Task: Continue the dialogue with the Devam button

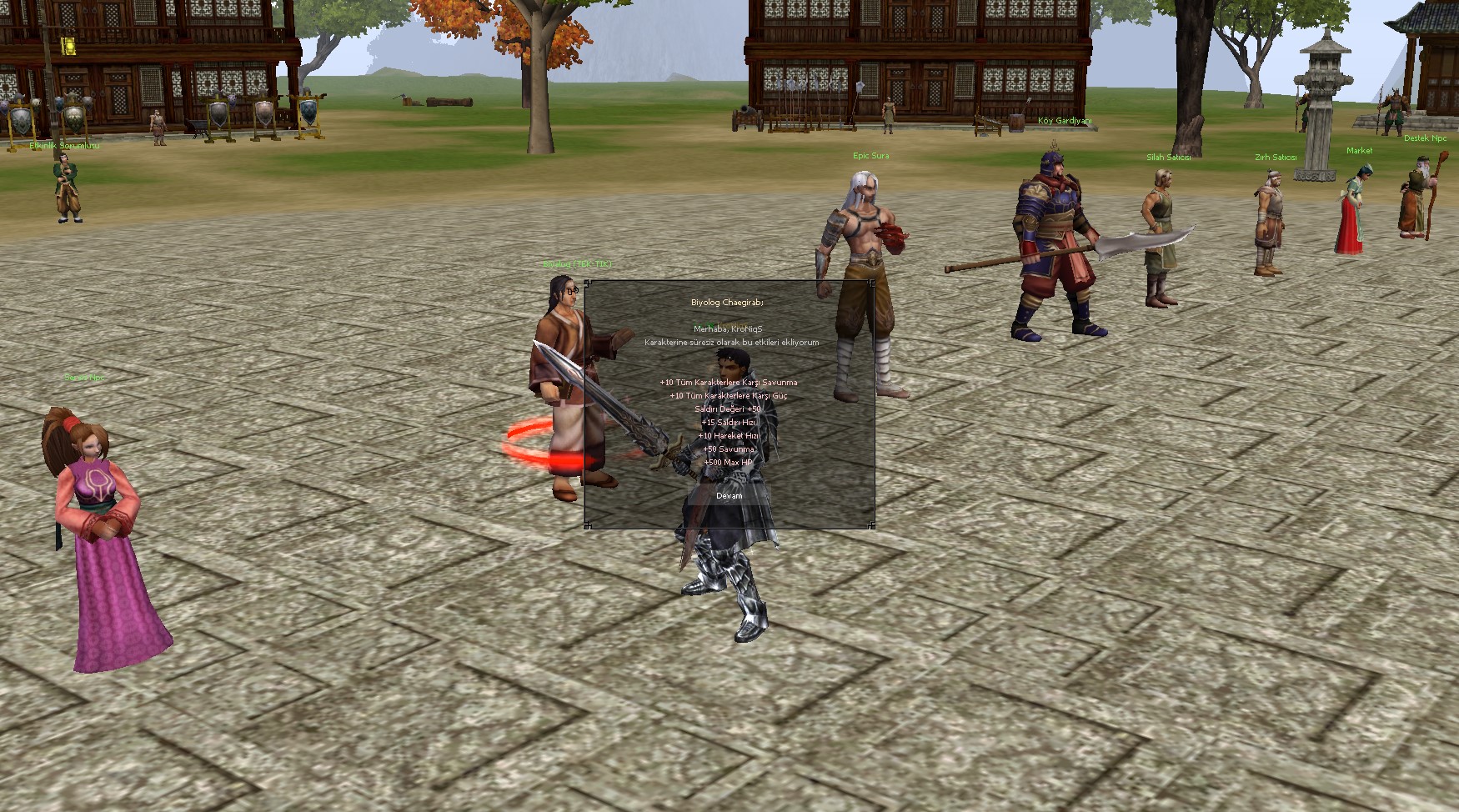Action: pos(729,496)
